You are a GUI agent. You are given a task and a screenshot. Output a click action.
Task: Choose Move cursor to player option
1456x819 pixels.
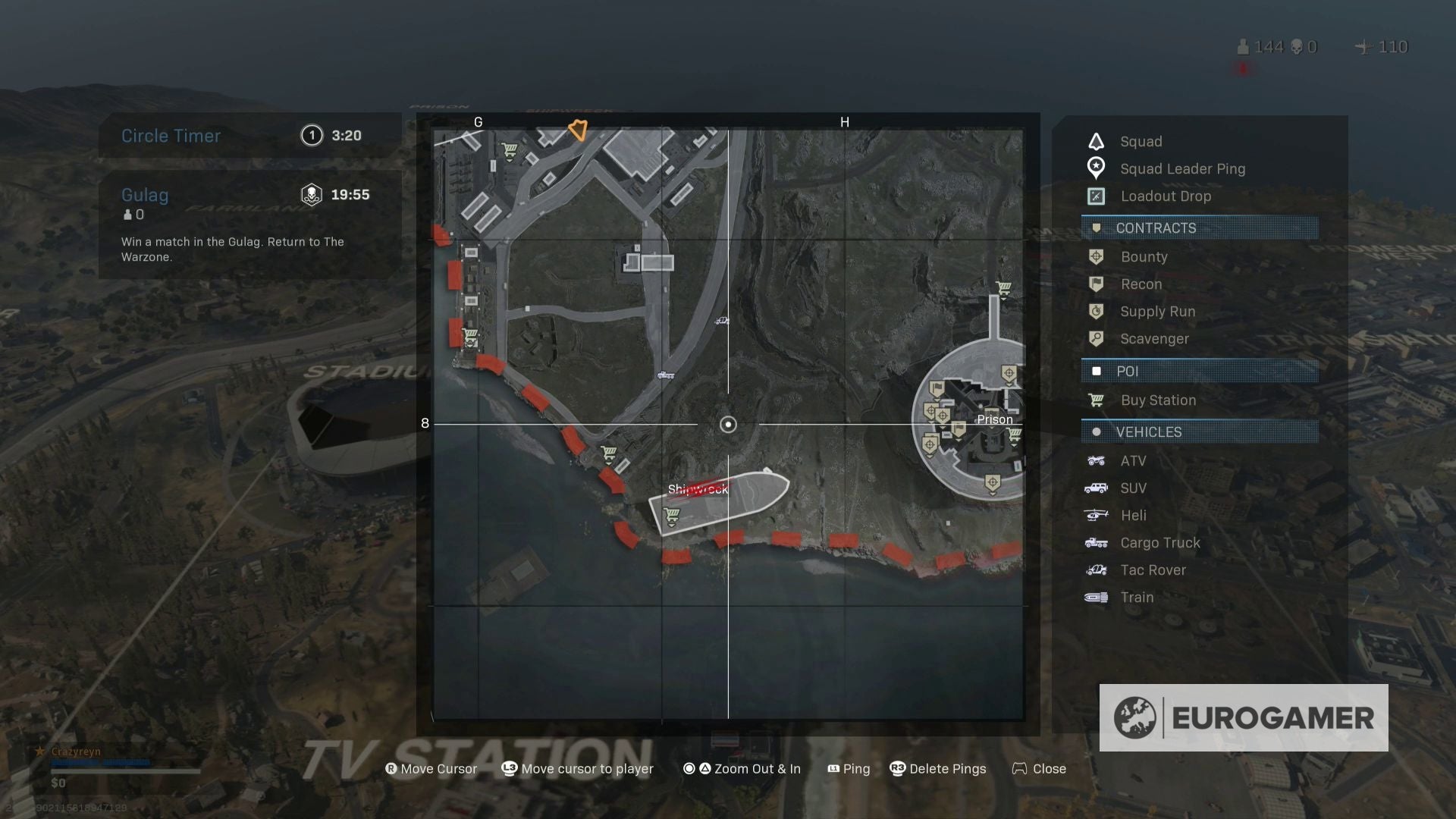coord(578,768)
